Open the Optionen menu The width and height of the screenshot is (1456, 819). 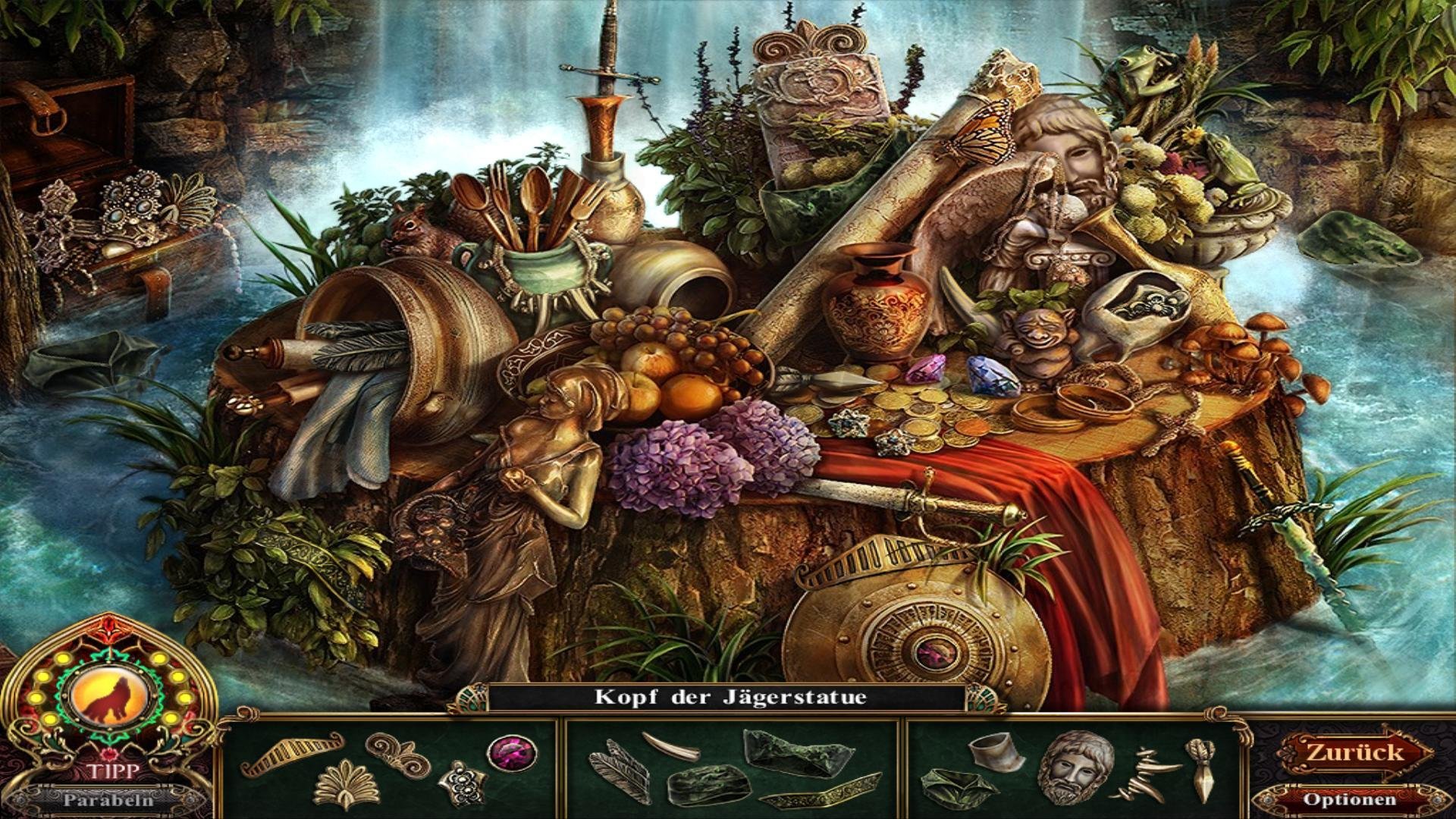(1349, 799)
